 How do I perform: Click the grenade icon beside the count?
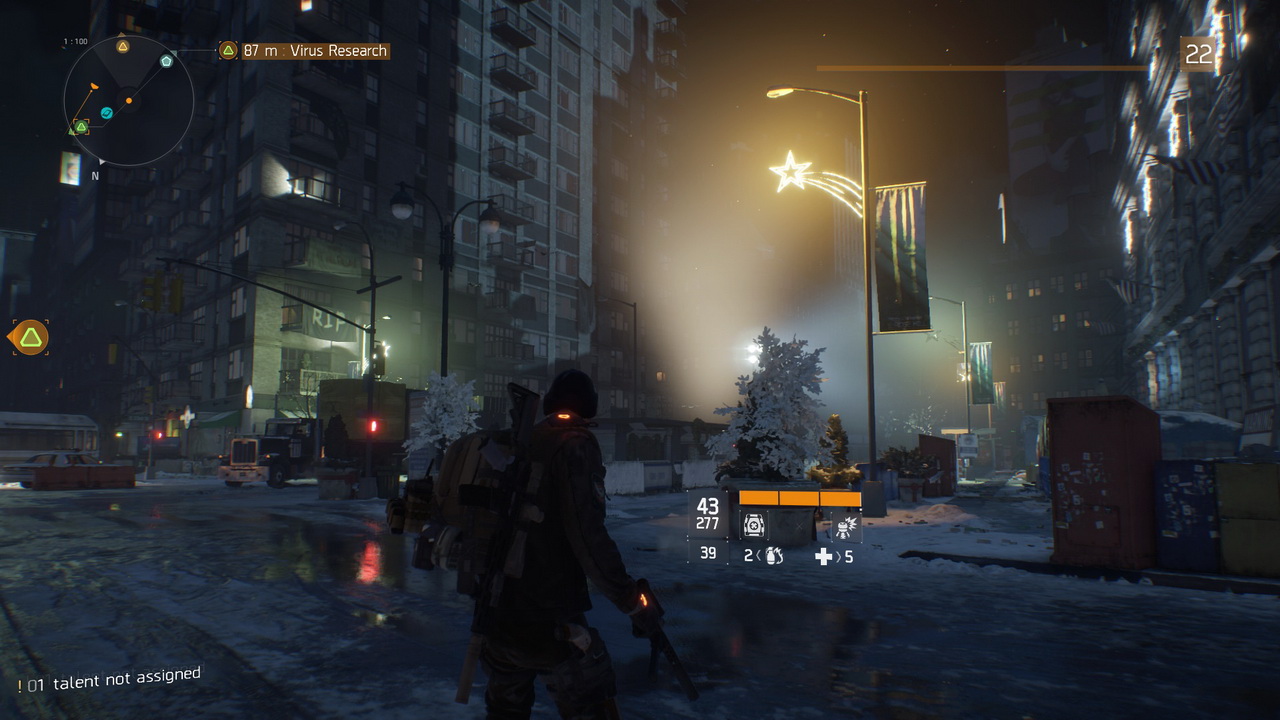(773, 556)
